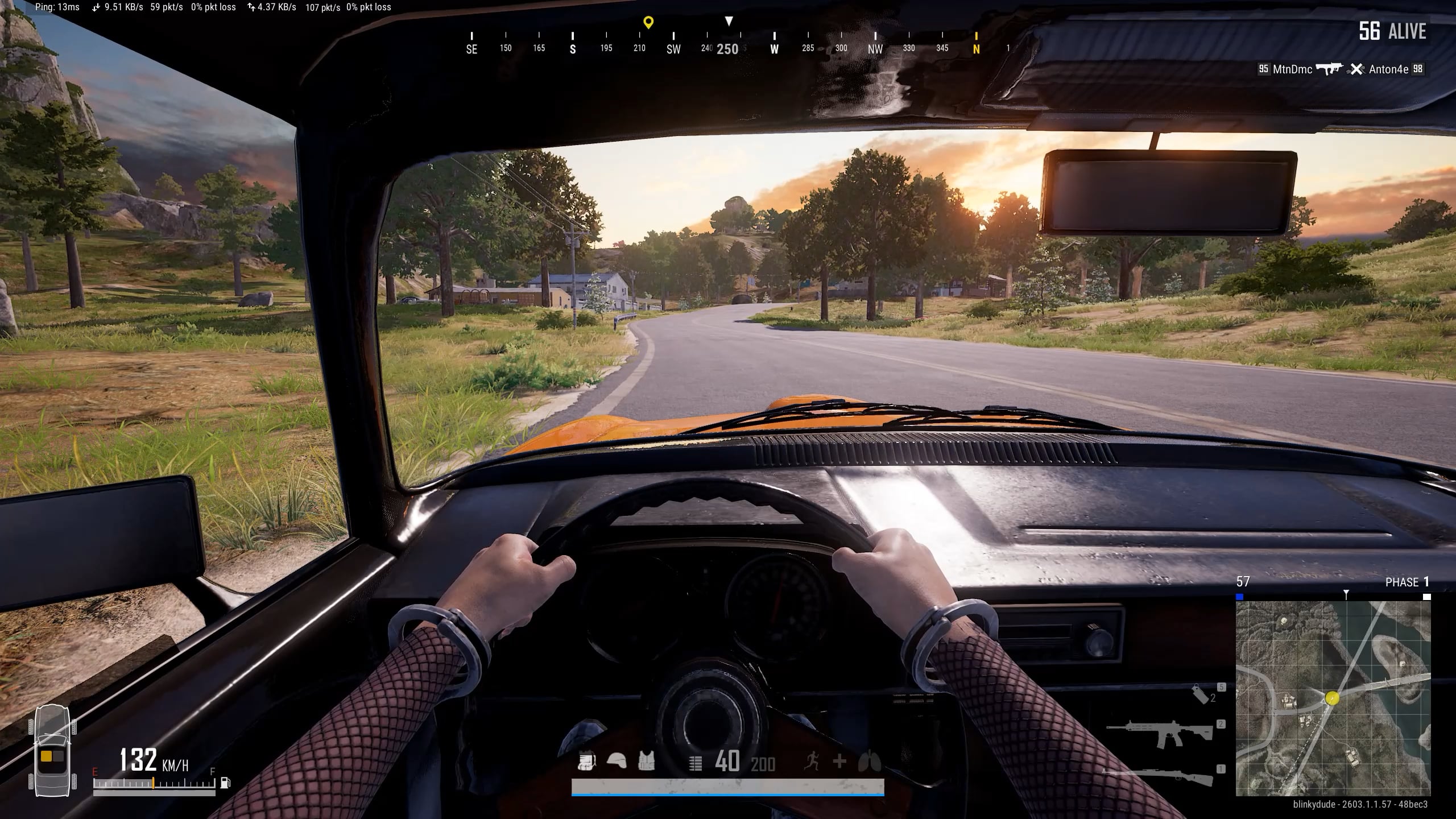The height and width of the screenshot is (819, 1456).
Task: Open the minimap in the corner
Action: [x=1333, y=698]
